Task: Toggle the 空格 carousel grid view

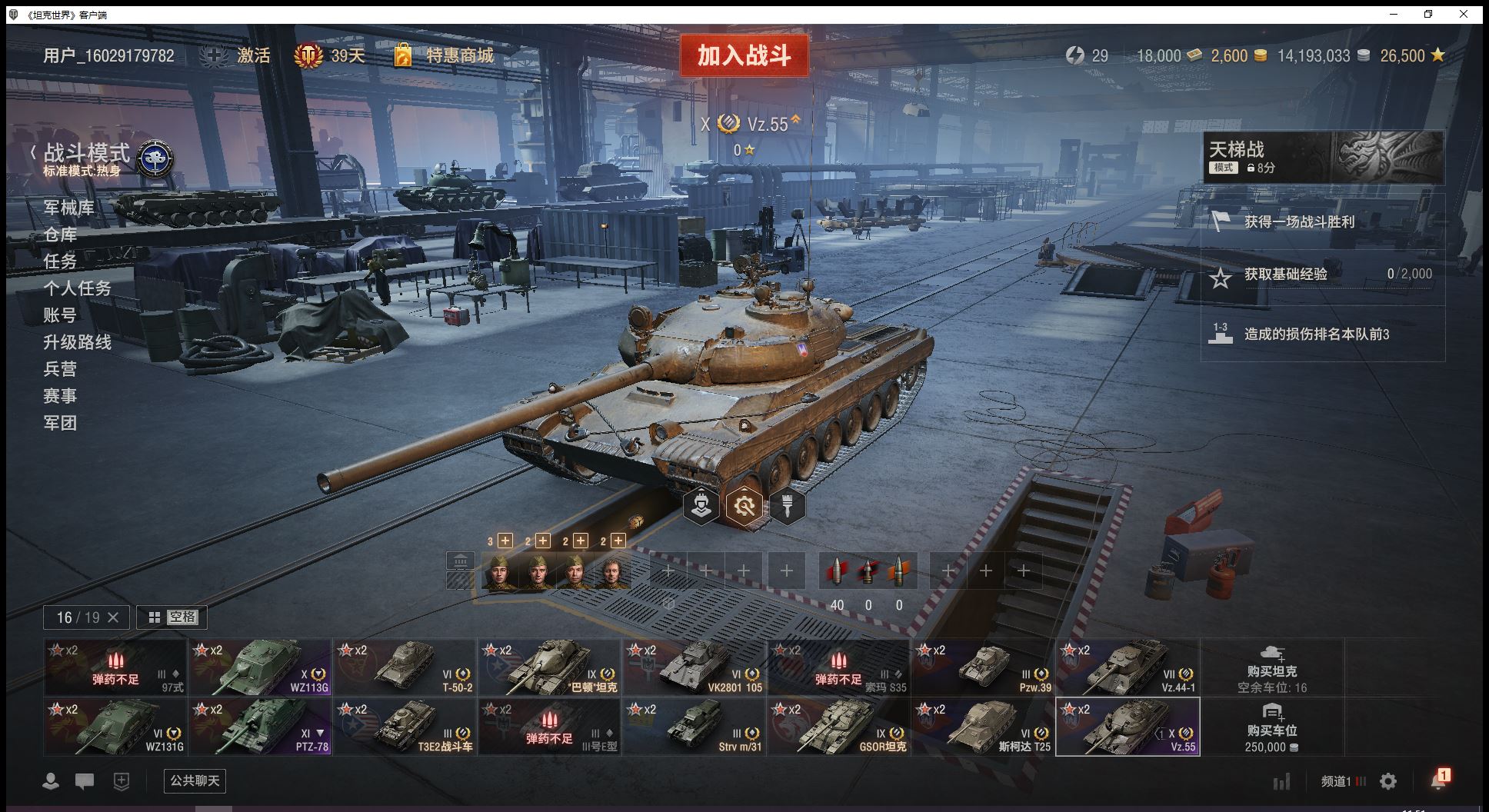Action: pyautogui.click(x=172, y=617)
